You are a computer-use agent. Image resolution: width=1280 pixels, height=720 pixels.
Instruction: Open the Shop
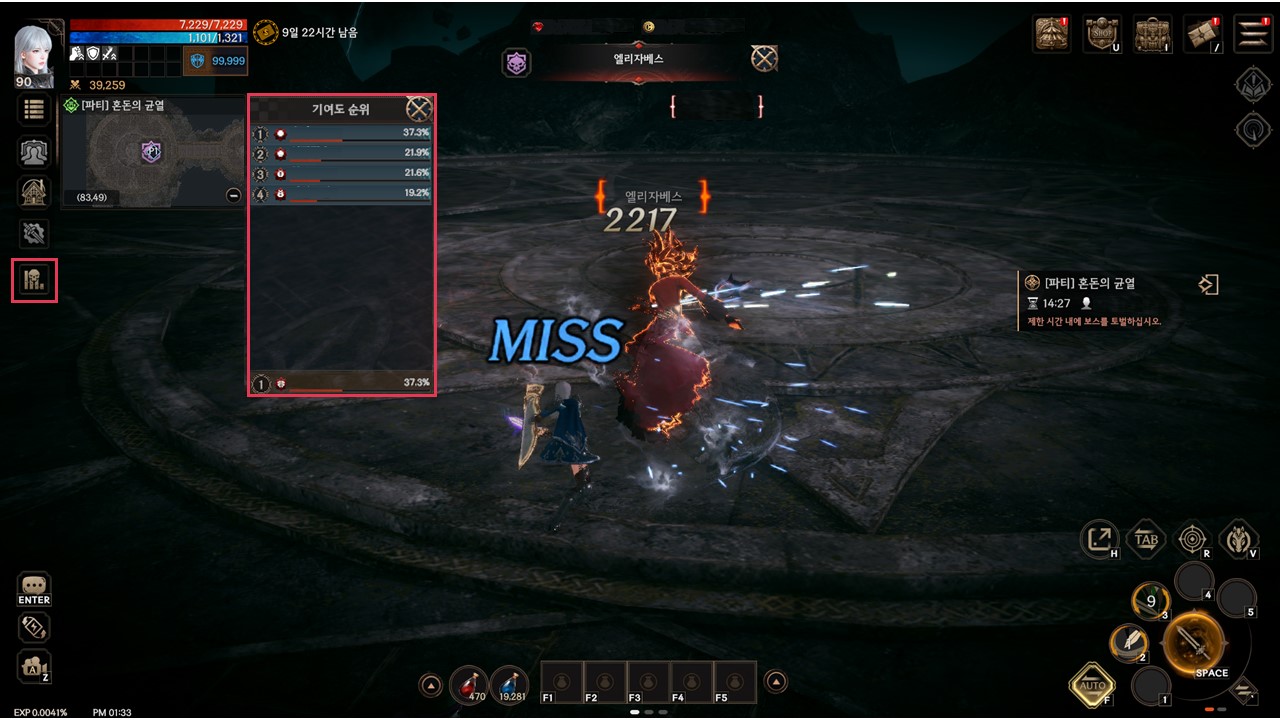pyautogui.click(x=1101, y=34)
